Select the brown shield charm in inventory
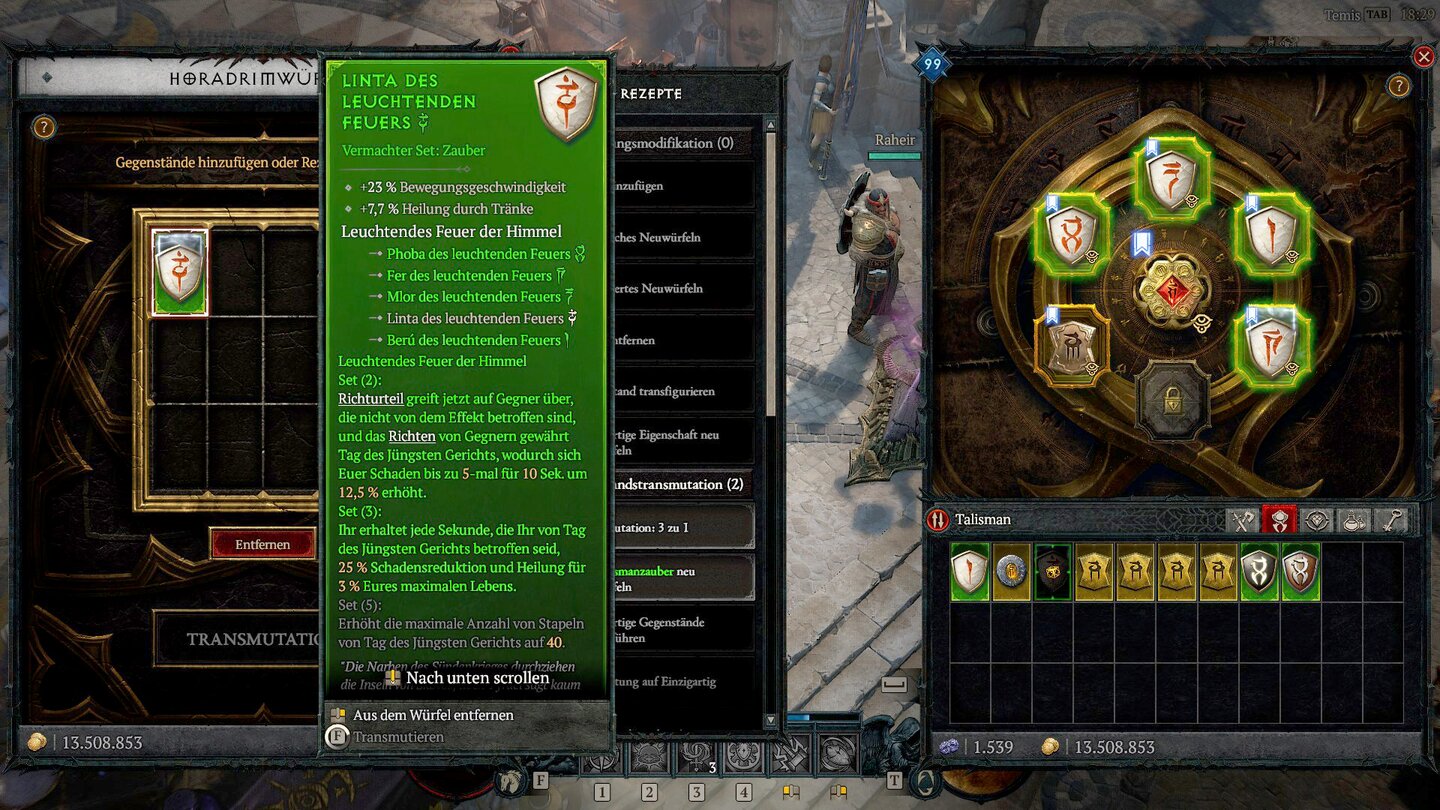This screenshot has width=1440, height=810. click(x=1300, y=572)
